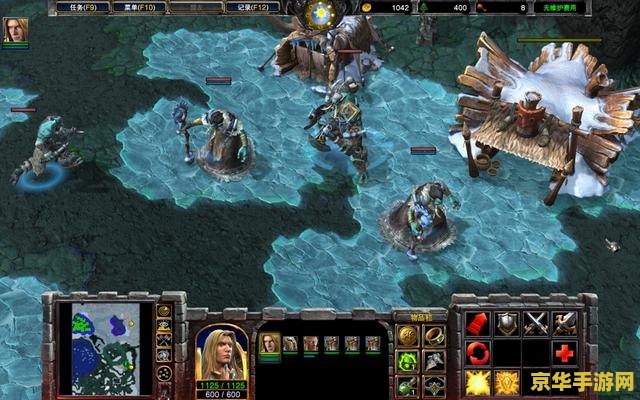Select the first unit in the group panel

269,343
